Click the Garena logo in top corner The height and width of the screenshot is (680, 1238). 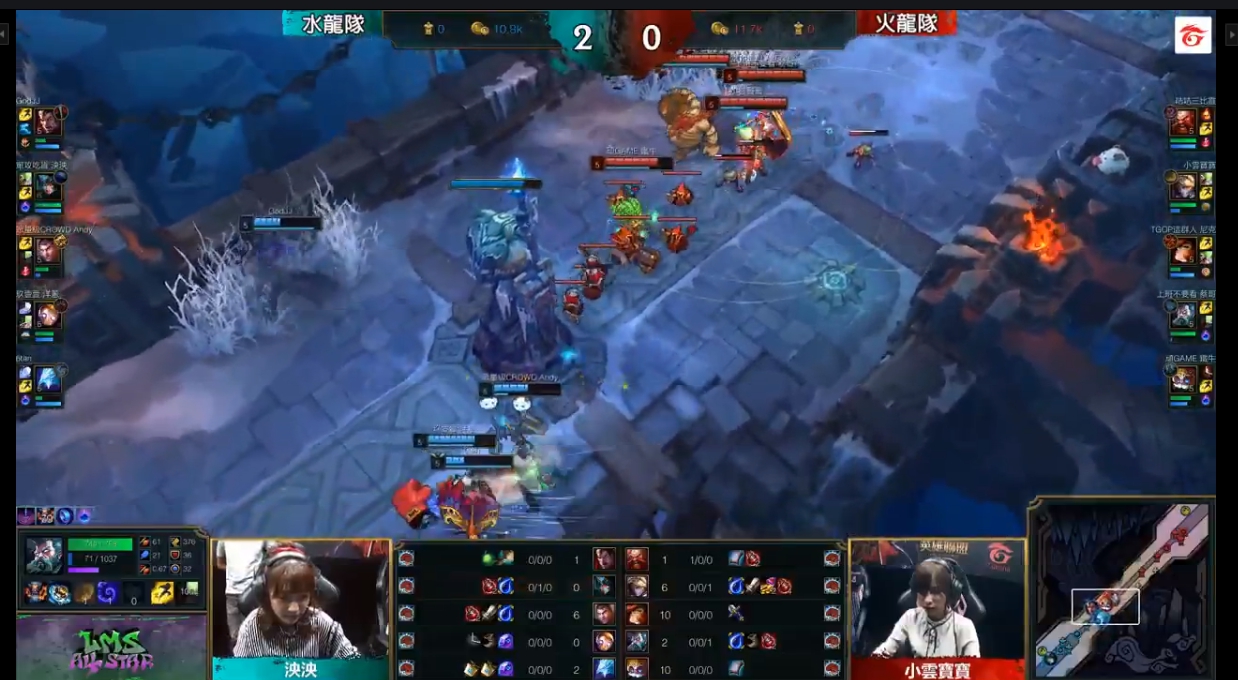[1192, 35]
